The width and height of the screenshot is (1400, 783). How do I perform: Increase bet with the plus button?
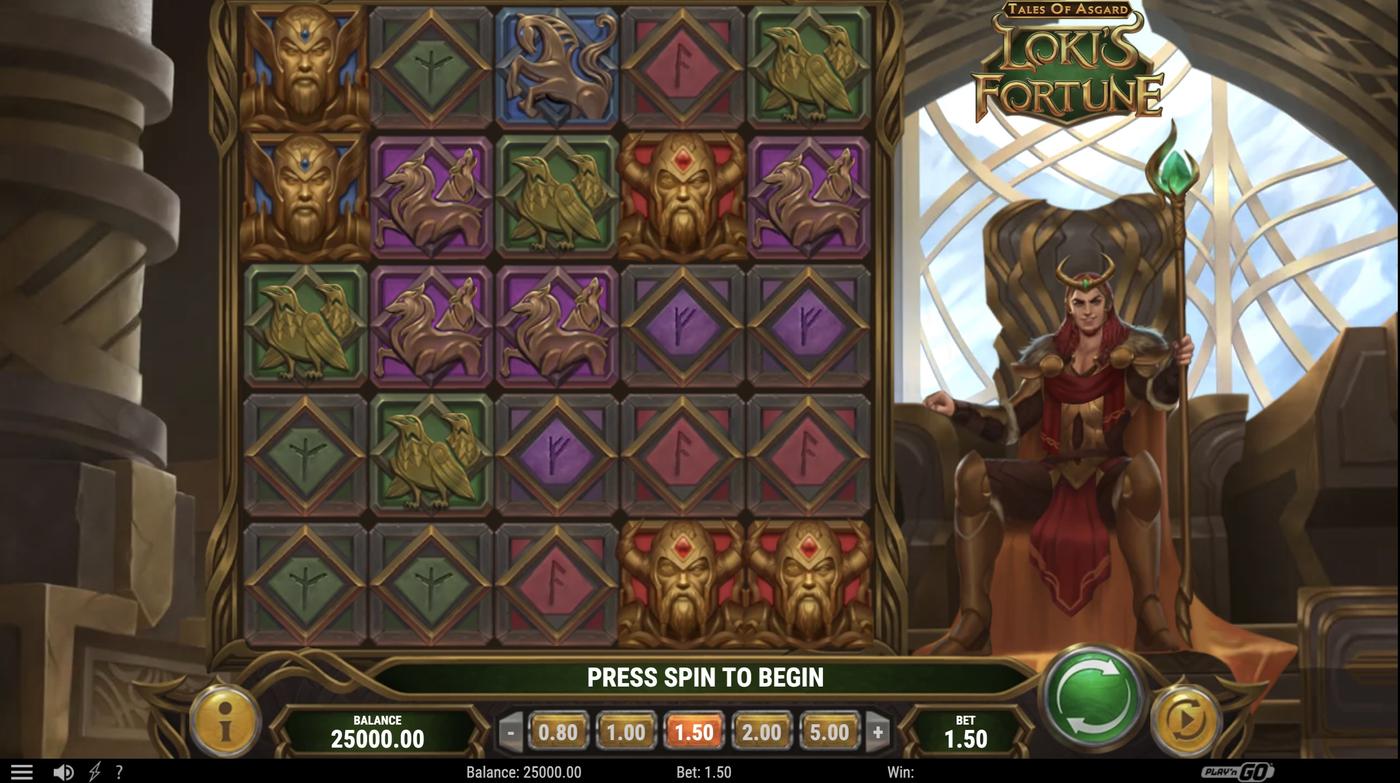pos(878,731)
